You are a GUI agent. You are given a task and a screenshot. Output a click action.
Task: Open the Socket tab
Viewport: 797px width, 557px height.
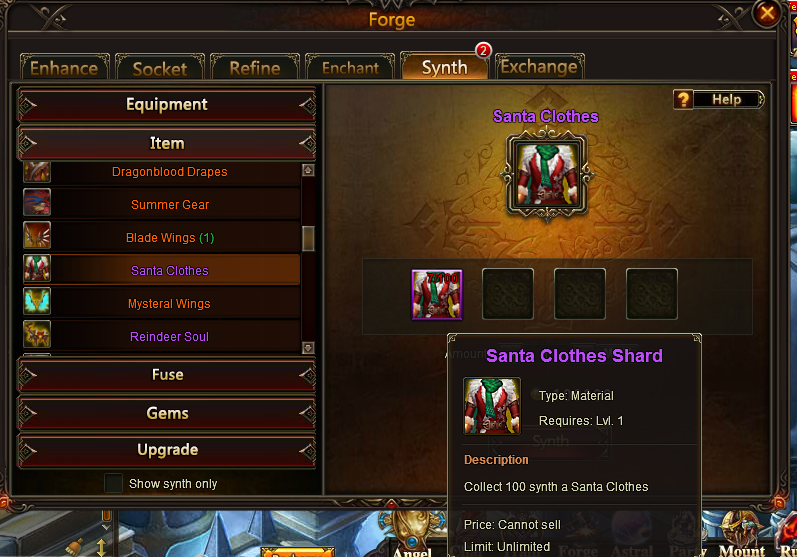coord(160,68)
